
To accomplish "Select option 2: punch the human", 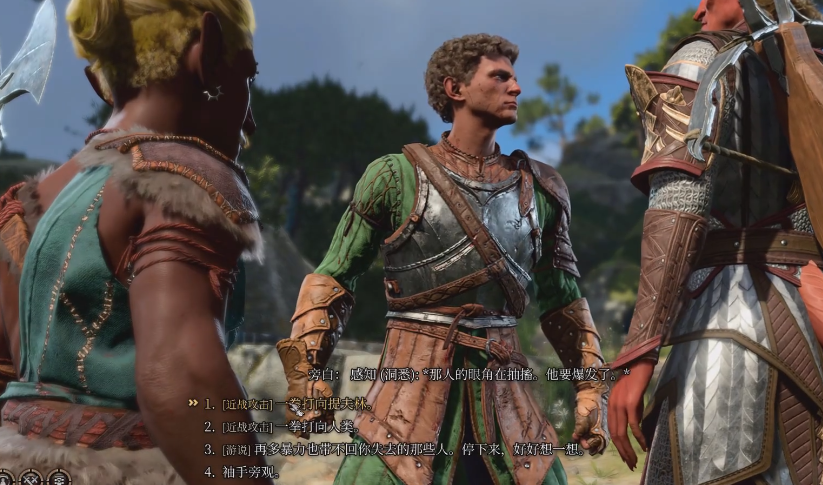I will [x=290, y=426].
